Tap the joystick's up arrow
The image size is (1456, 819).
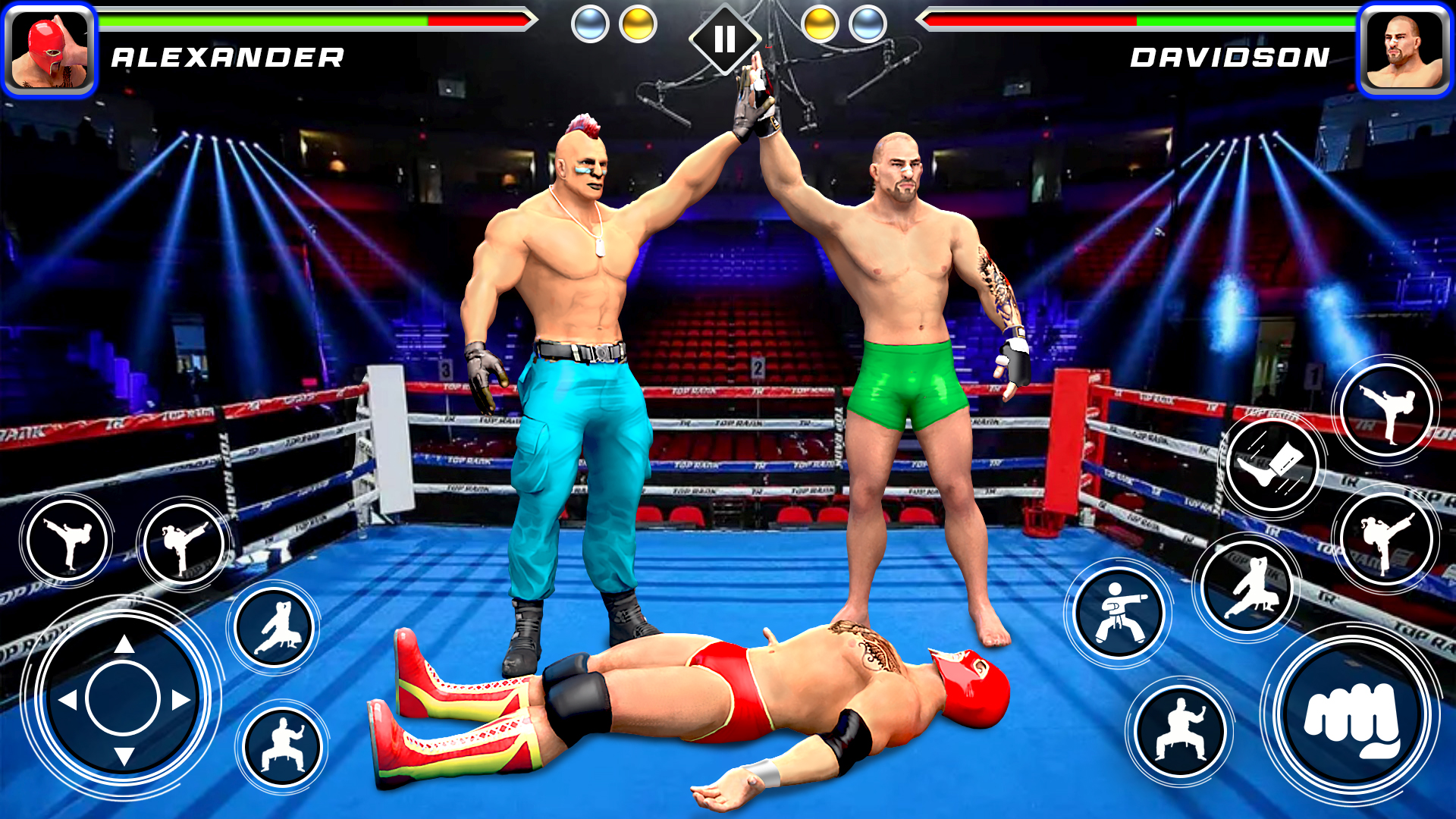click(124, 645)
